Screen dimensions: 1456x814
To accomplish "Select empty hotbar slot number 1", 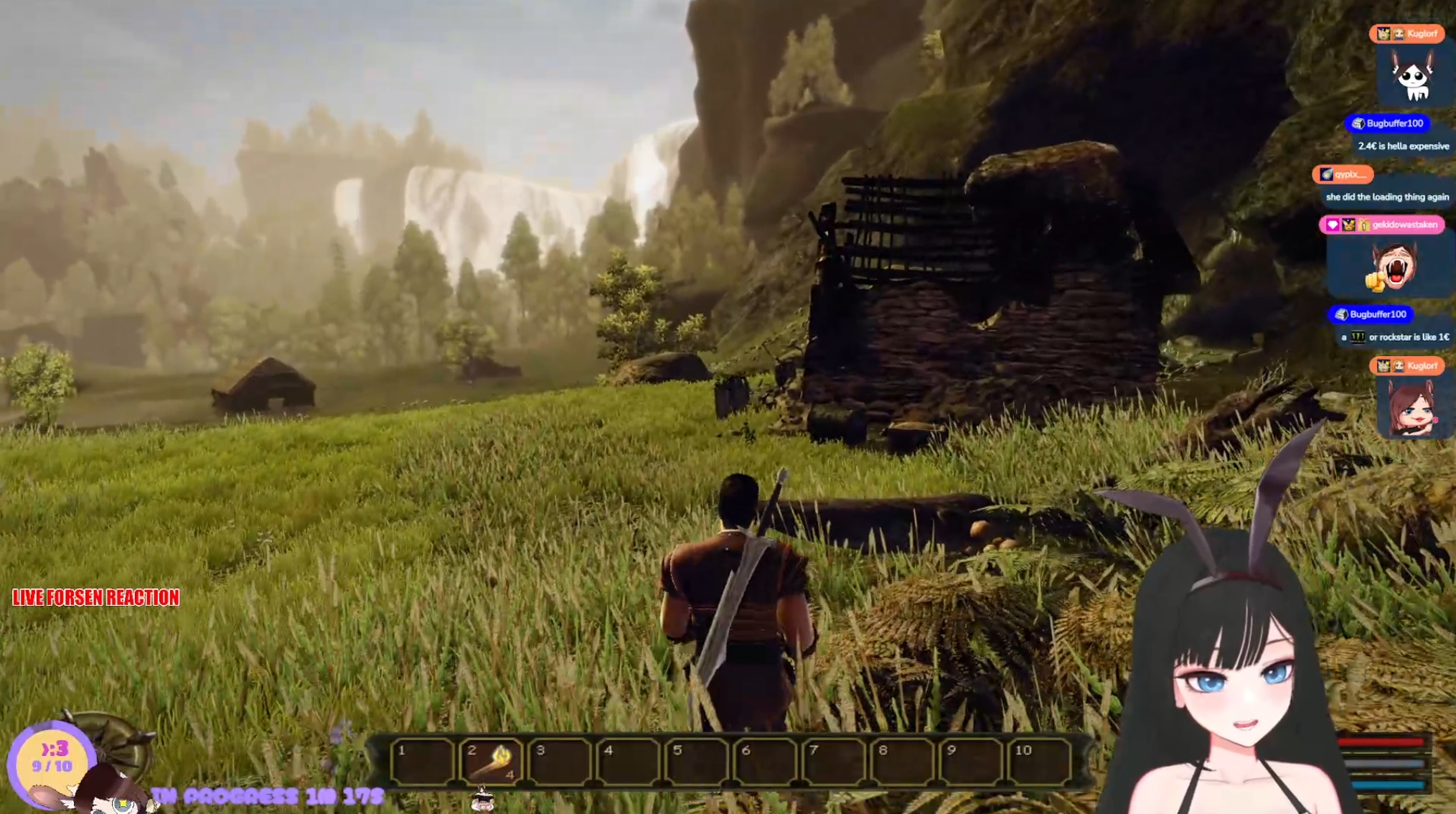I will click(x=423, y=761).
